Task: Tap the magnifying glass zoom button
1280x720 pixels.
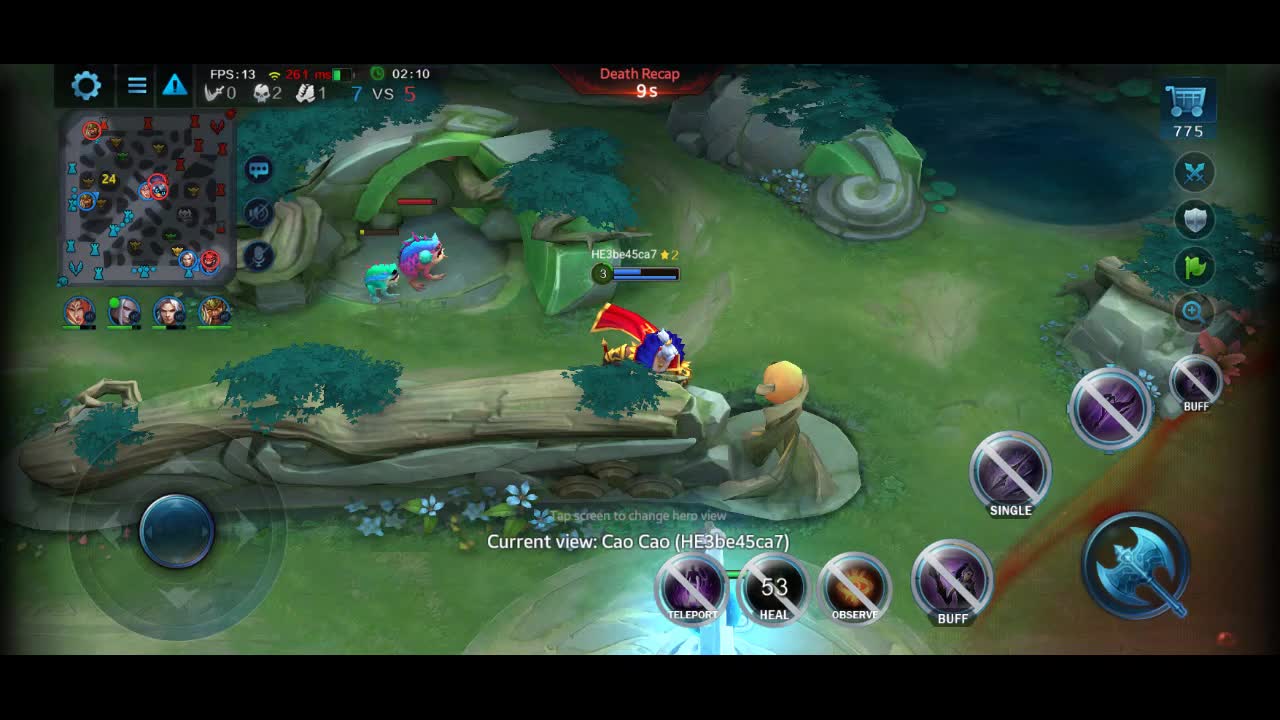Action: 1193,312
